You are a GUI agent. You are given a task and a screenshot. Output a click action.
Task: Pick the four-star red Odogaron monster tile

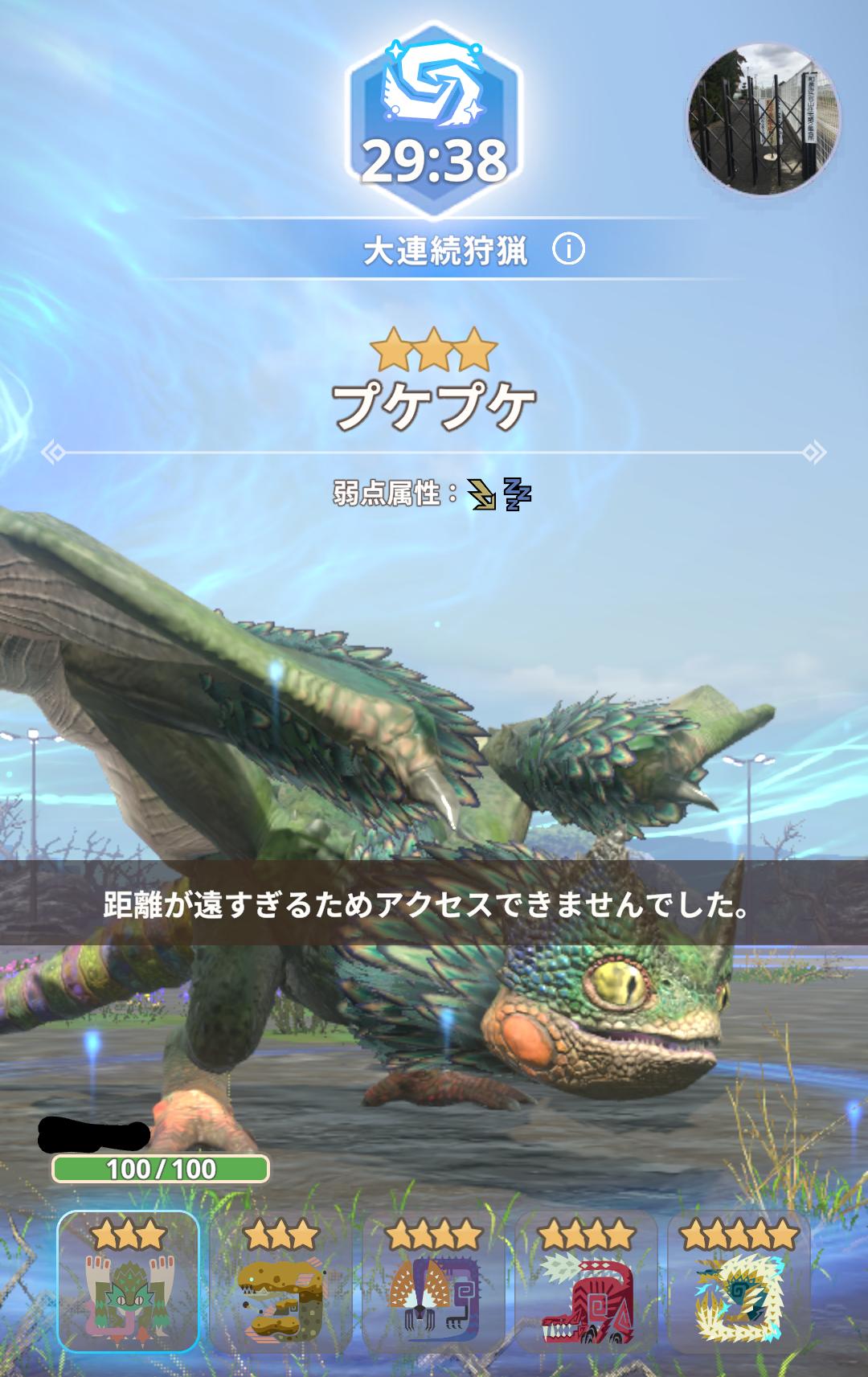(586, 1284)
